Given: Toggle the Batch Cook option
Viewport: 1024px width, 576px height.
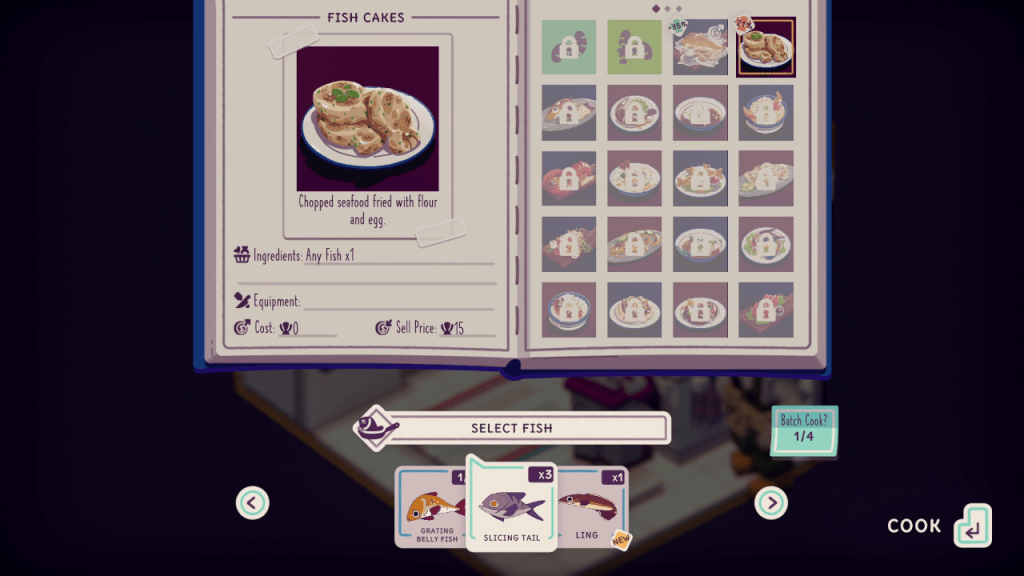Looking at the screenshot, I should [x=804, y=431].
